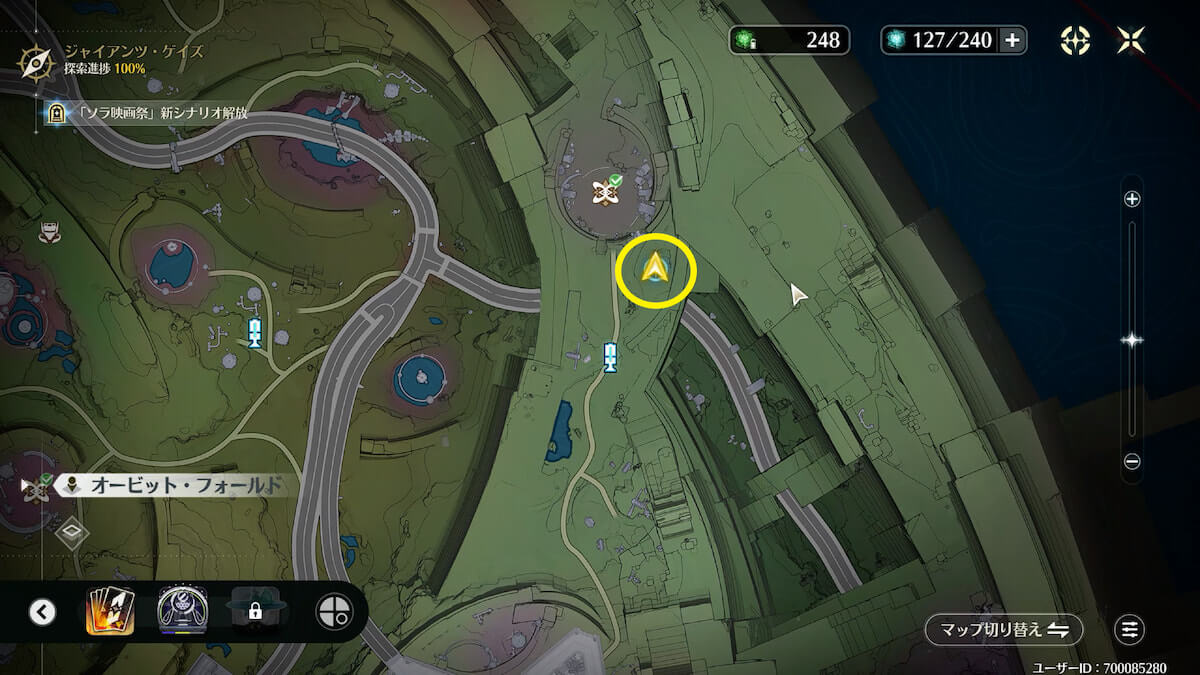Open the silver-framed gadget icon in the toolbar
Image resolution: width=1200 pixels, height=675 pixels.
click(182, 610)
